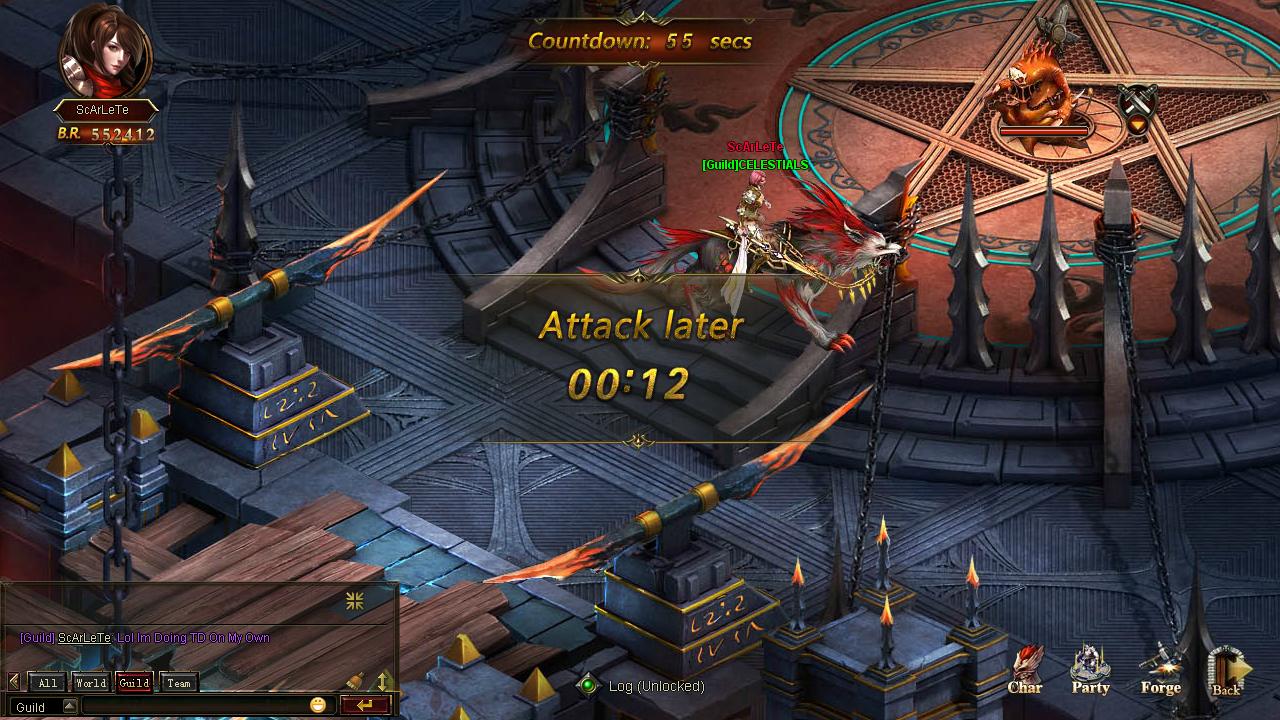Screen dimensions: 1280x720
Task: Open the Forge menu
Action: 1160,669
